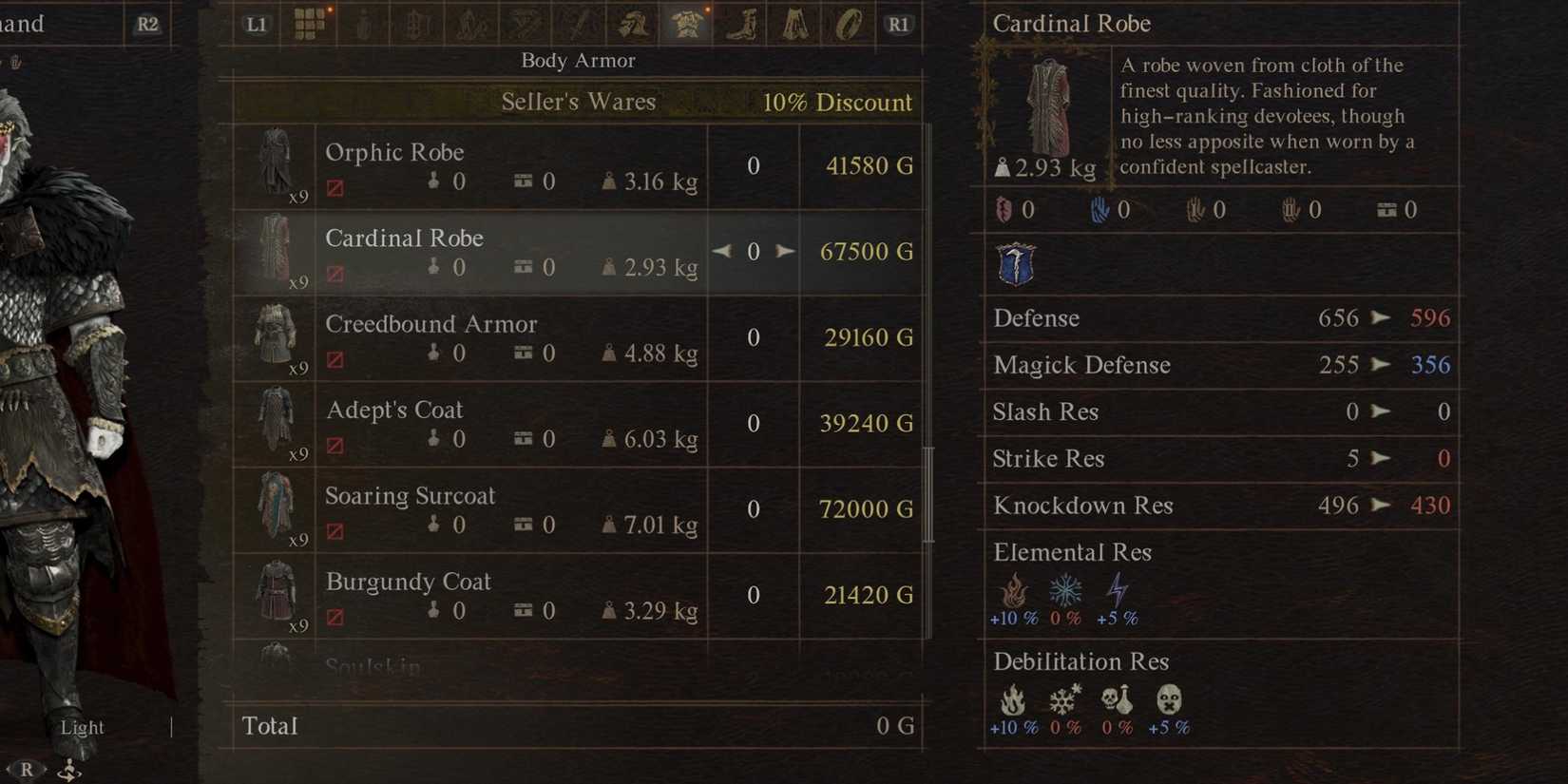Open the footwear category icon

click(740, 23)
